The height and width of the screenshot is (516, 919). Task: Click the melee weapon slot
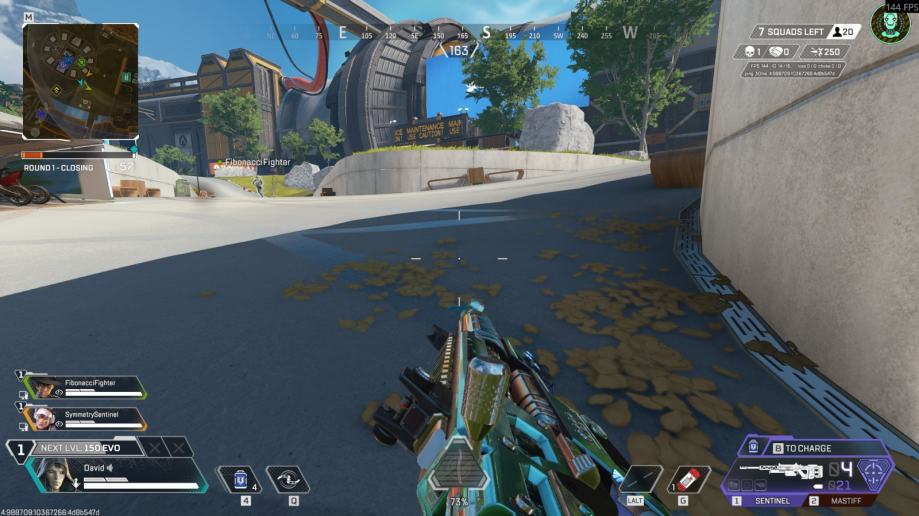(640, 479)
